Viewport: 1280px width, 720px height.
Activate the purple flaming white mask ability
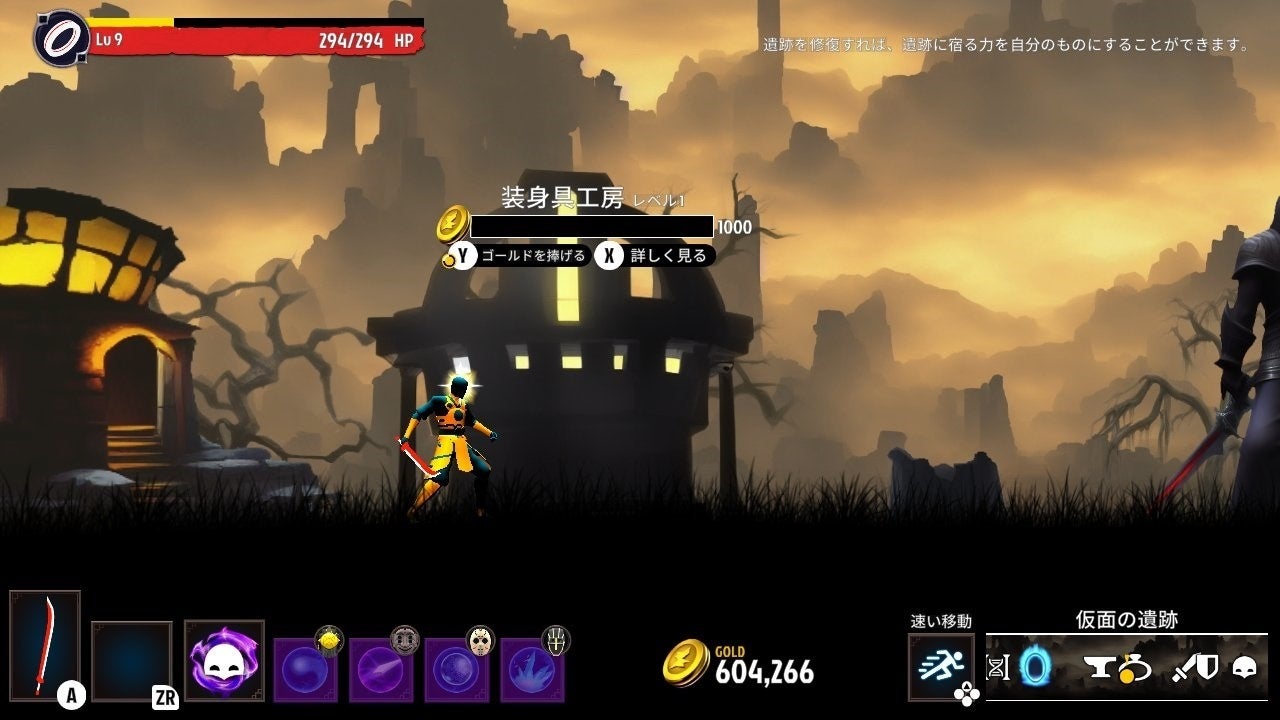(x=224, y=660)
